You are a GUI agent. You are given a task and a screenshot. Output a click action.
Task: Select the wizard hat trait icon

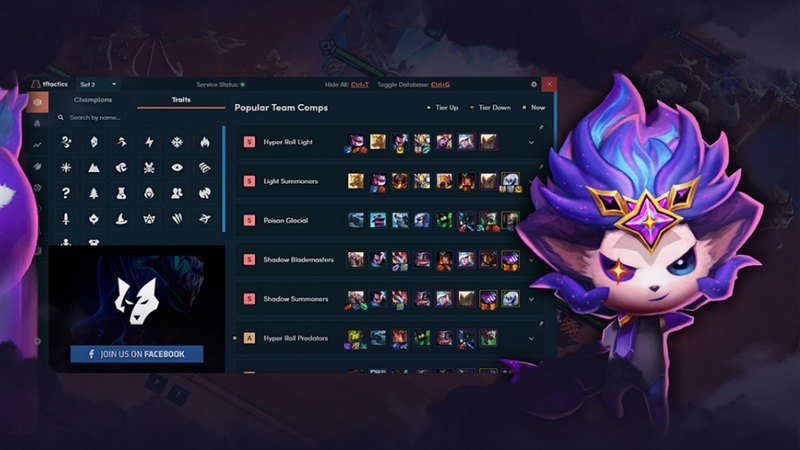[x=121, y=219]
